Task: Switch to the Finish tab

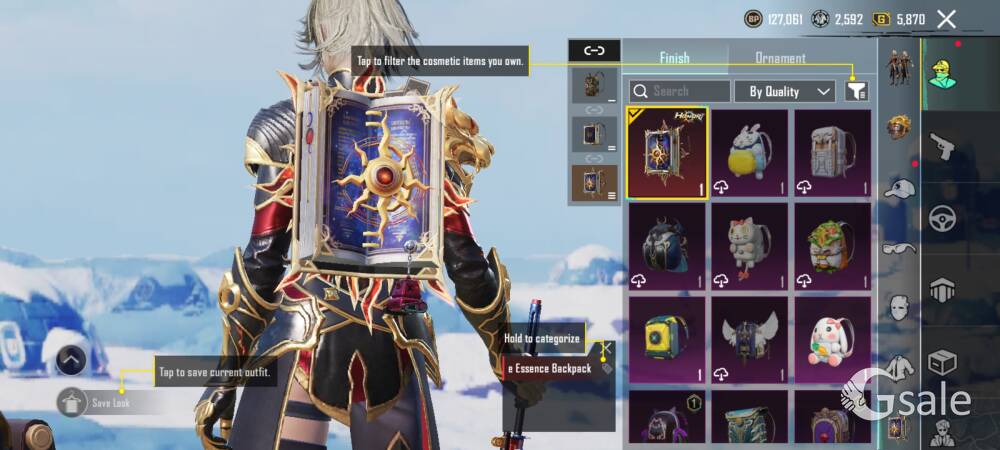Action: (x=674, y=58)
